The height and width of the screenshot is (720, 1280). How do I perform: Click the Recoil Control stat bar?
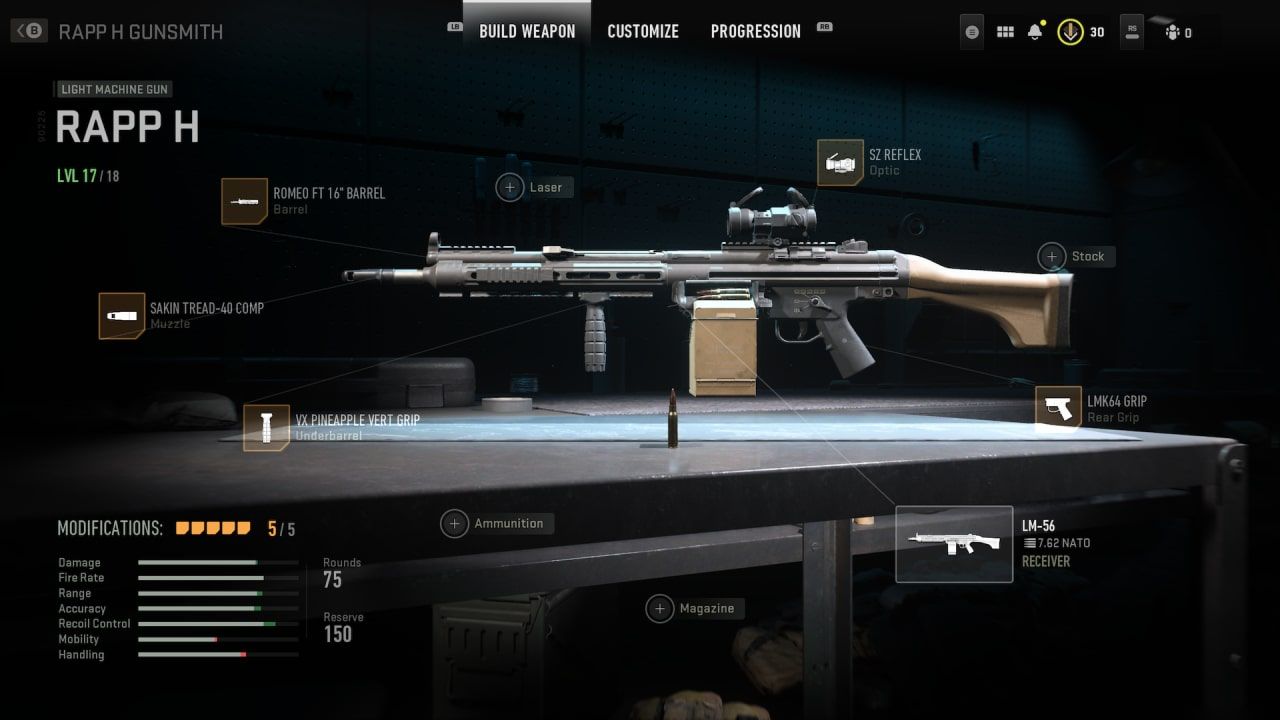point(217,623)
